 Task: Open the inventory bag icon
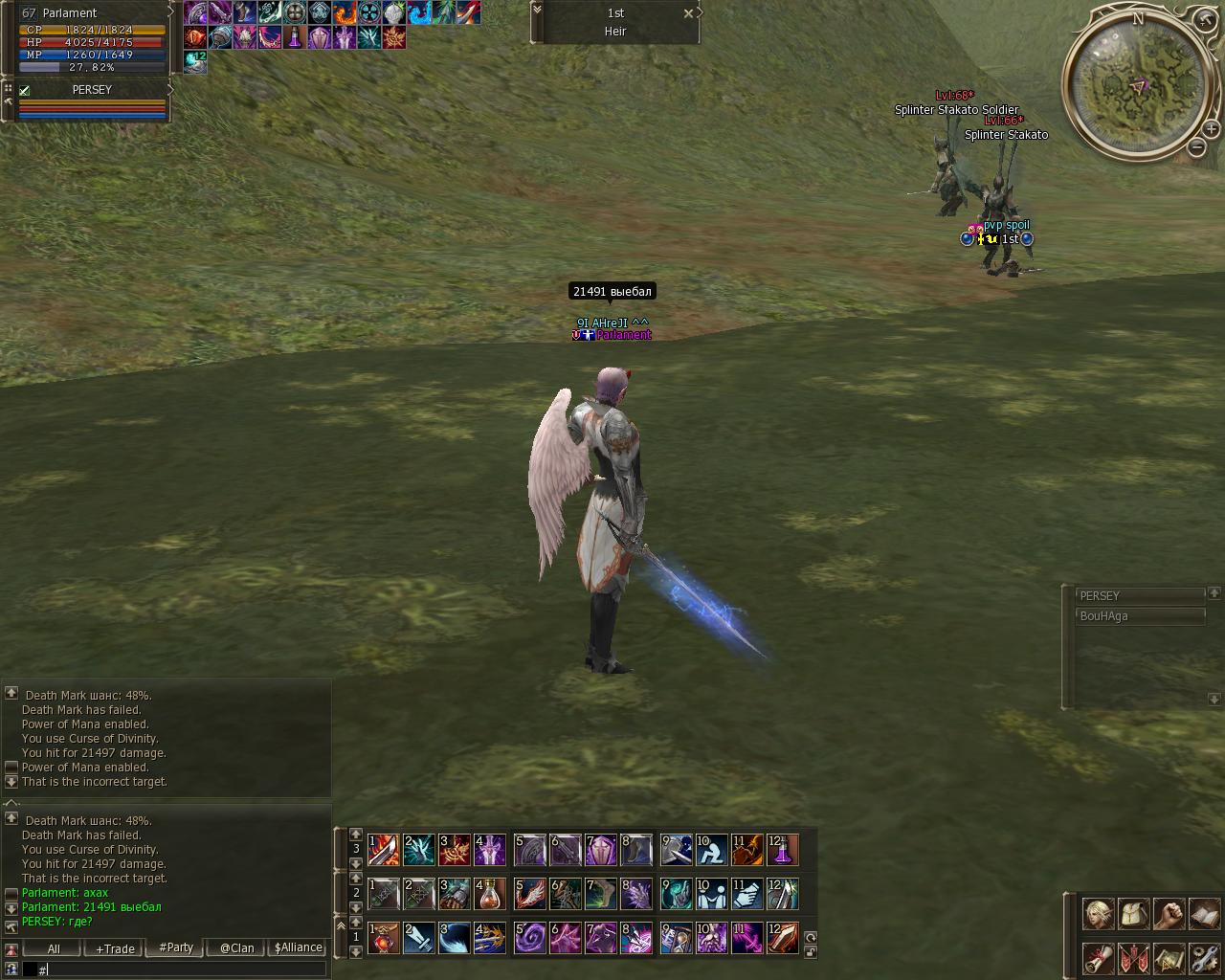pyautogui.click(x=1133, y=914)
